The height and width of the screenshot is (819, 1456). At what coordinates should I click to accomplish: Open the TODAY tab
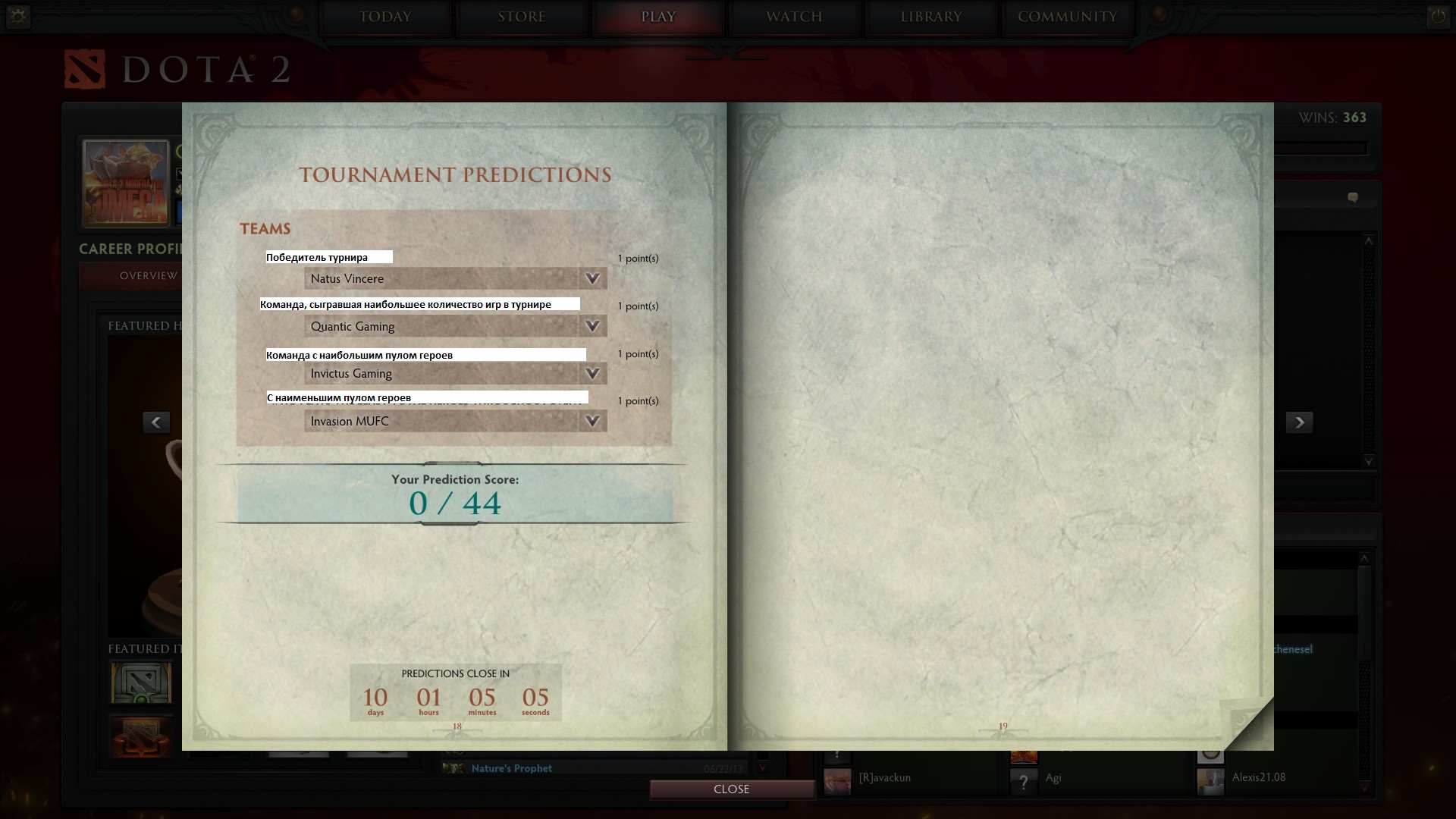385,17
